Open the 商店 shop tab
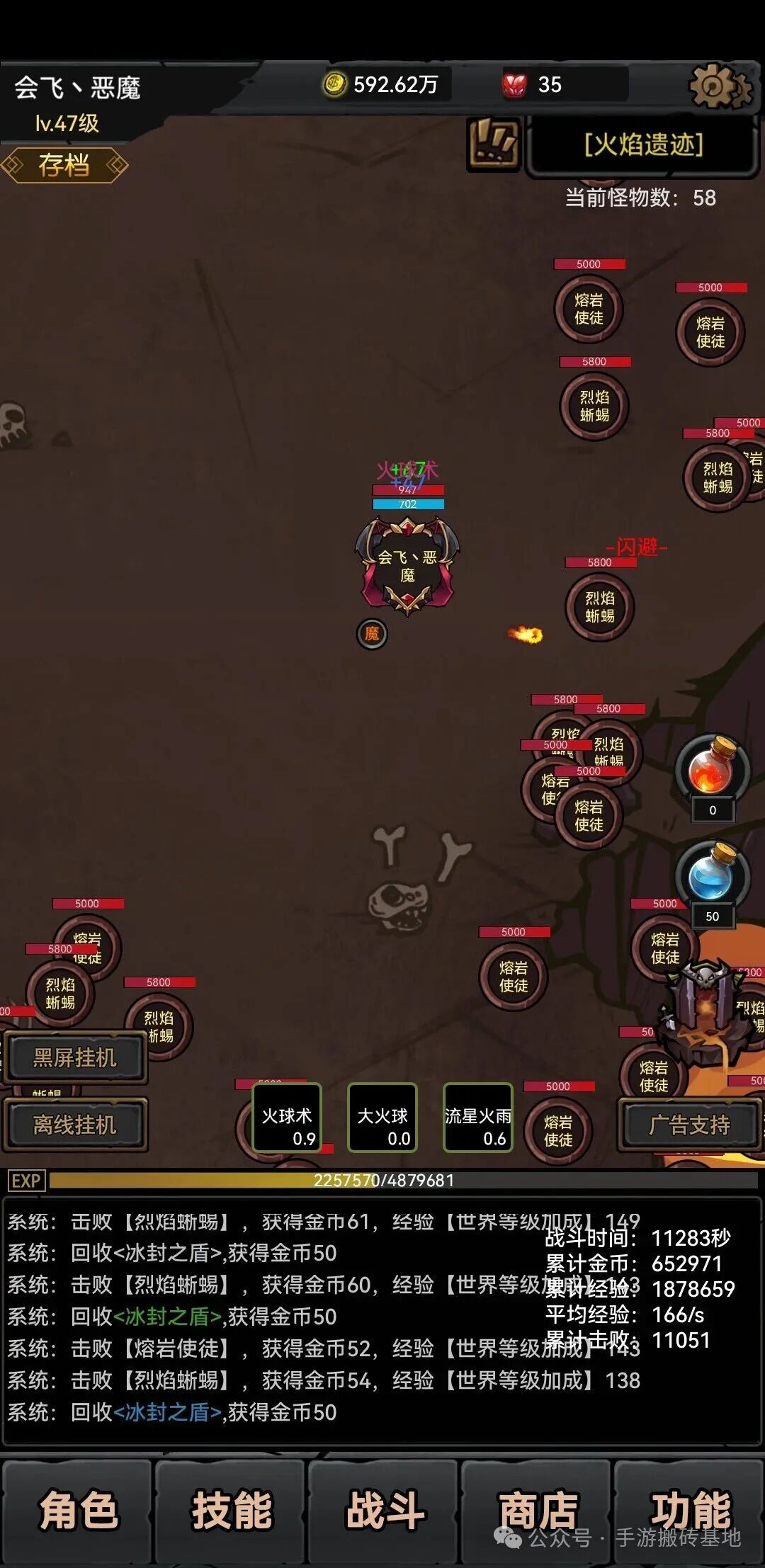 [536, 1511]
